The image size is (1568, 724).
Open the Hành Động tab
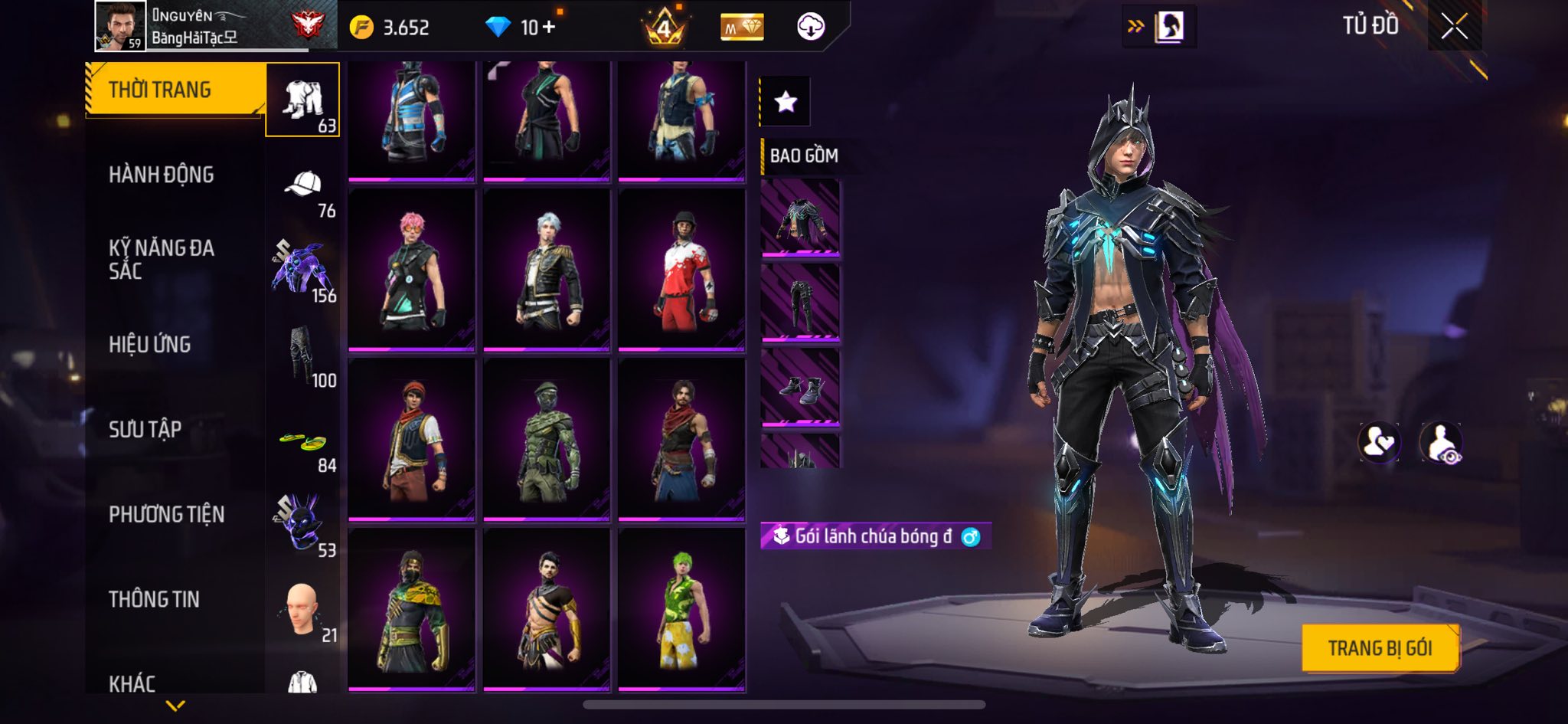(x=161, y=175)
